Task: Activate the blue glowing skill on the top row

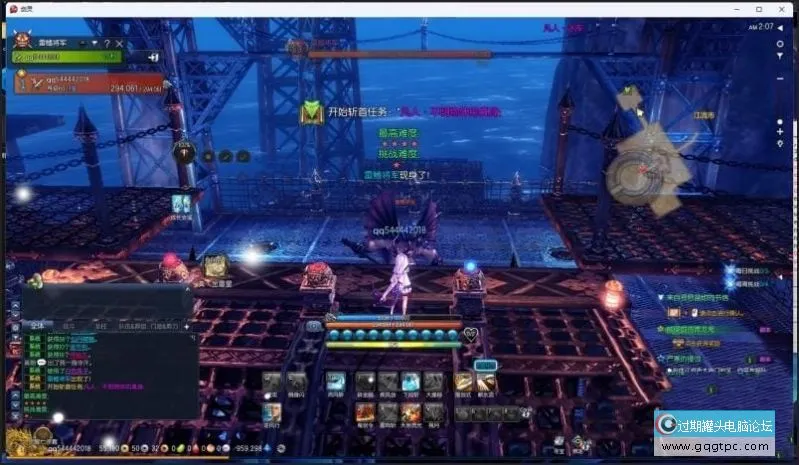Action: (410, 382)
